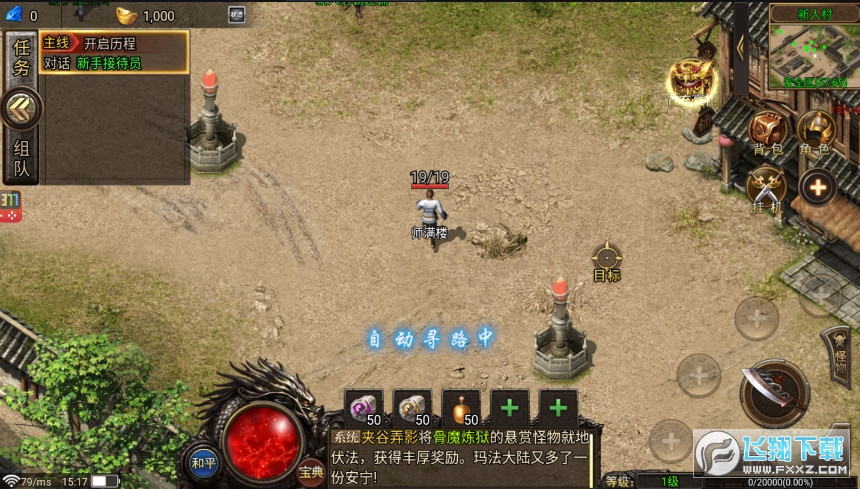The width and height of the screenshot is (860, 489).
Task: Activate 挂机 auto-battle with crossed swords icon
Action: [x=766, y=188]
